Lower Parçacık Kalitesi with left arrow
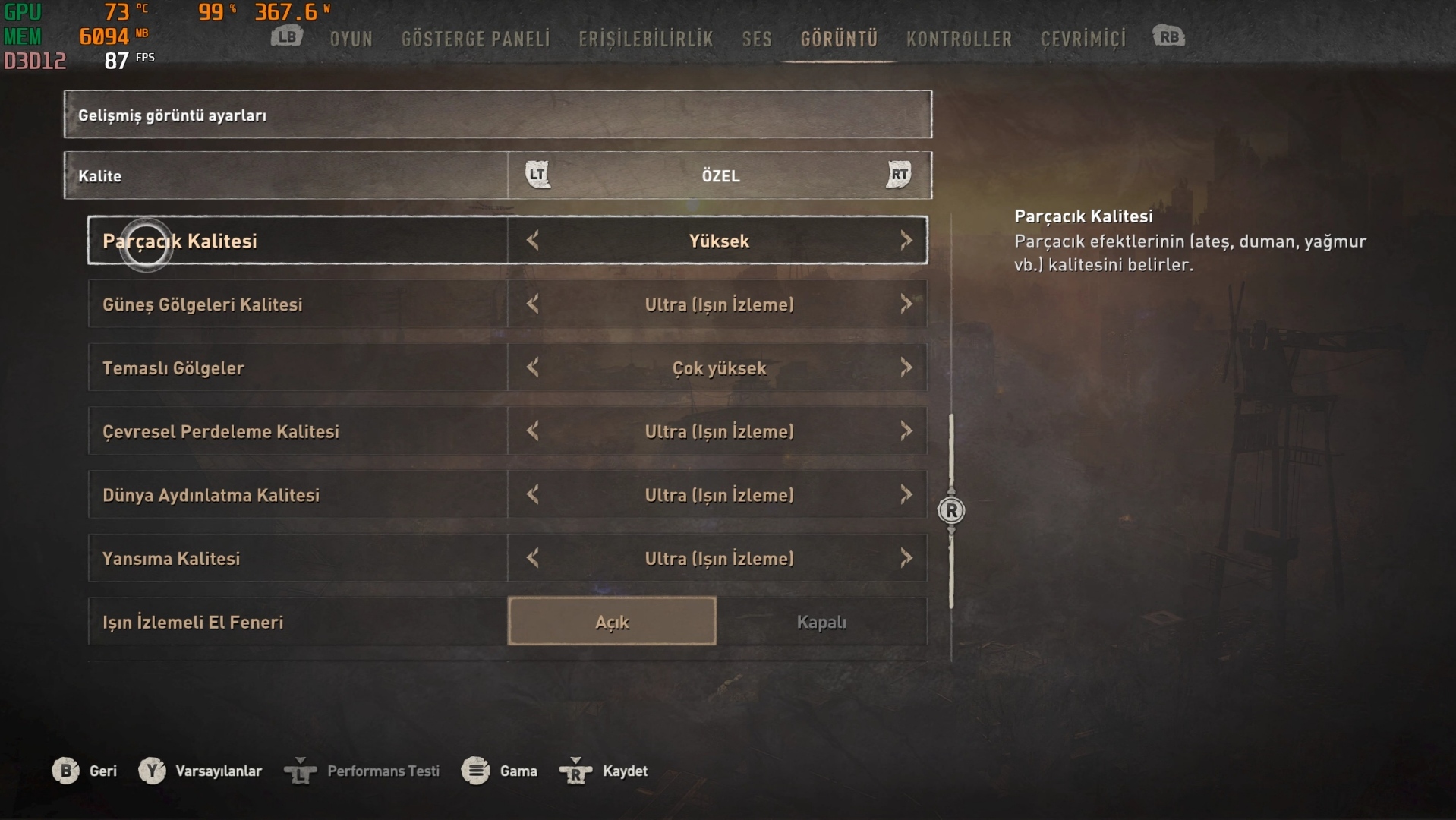The width and height of the screenshot is (1456, 820). (x=533, y=241)
